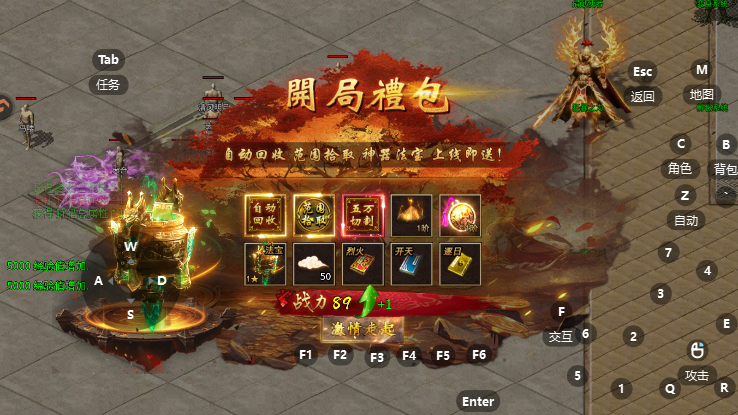Open the 地图 map
Viewport: 738px width, 415px height.
[x=701, y=95]
